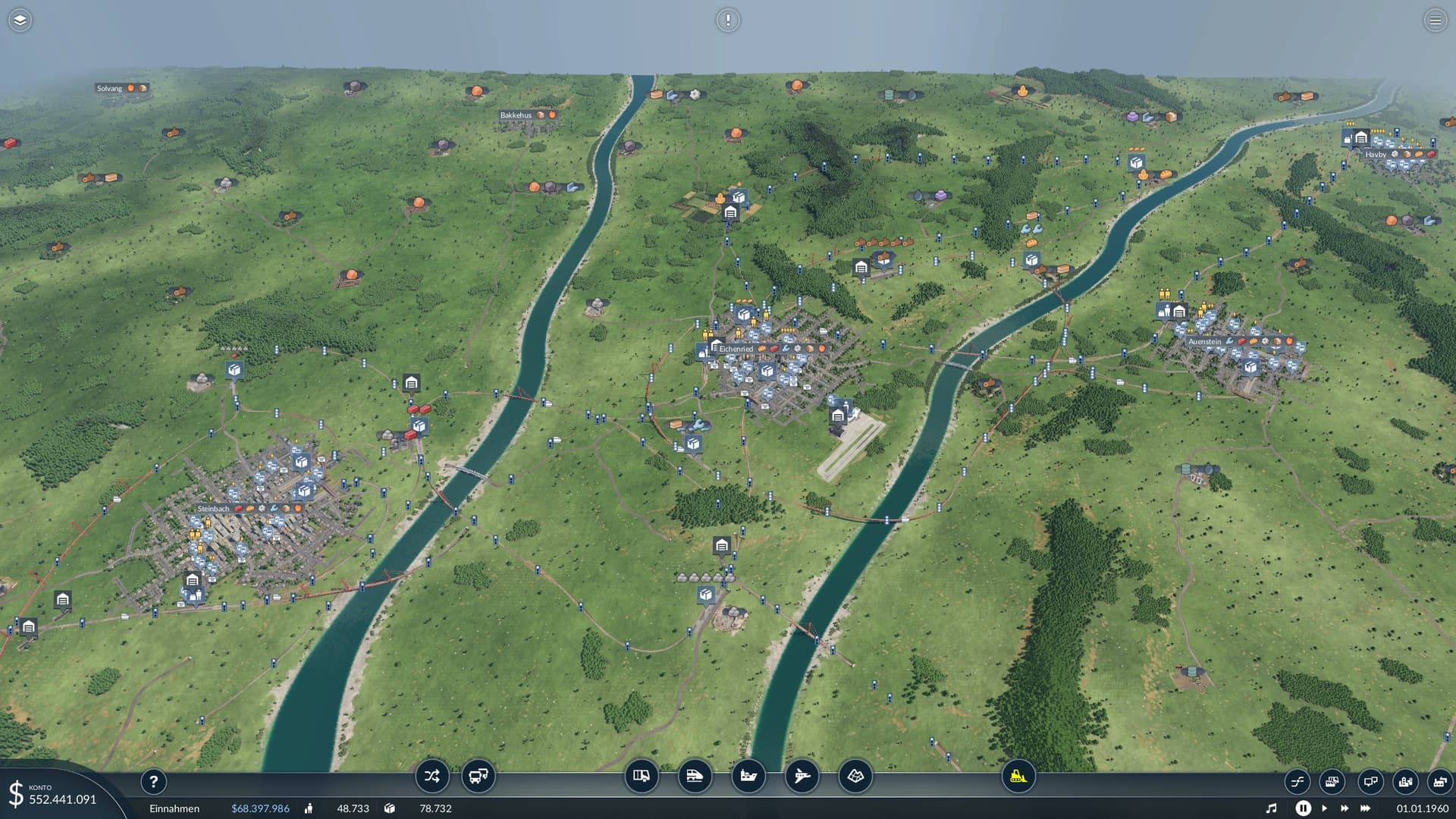Set game speed to normal play
Viewport: 1456px width, 819px height.
pyautogui.click(x=1324, y=808)
